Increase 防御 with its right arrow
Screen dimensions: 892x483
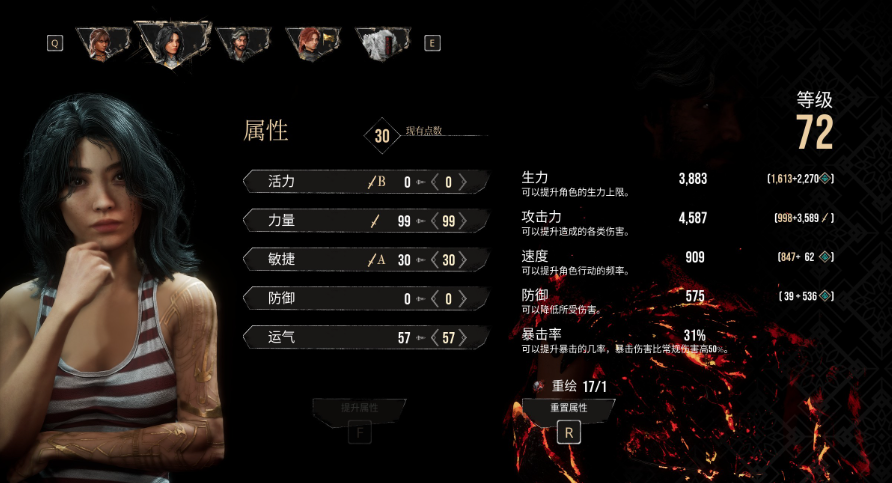pos(462,299)
